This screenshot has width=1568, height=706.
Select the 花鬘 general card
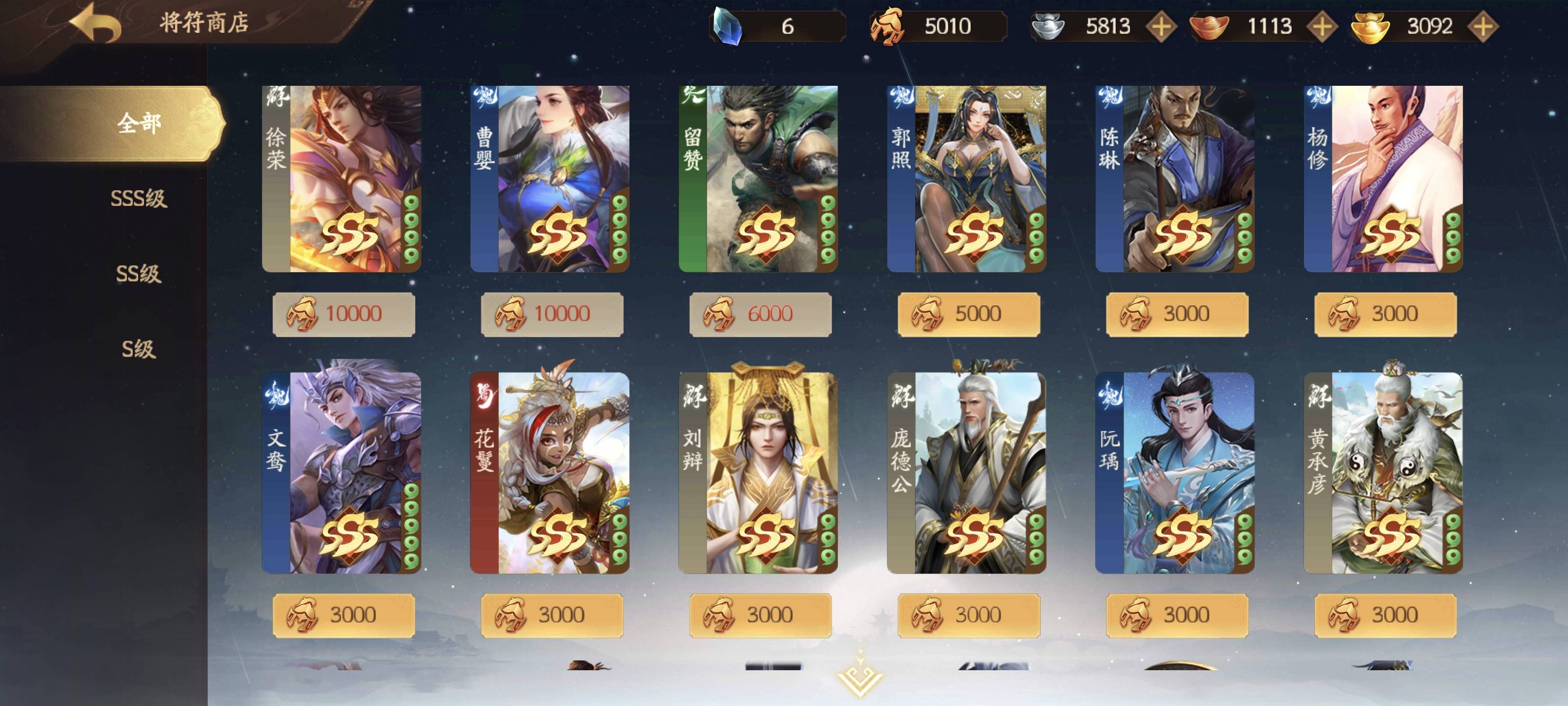550,473
